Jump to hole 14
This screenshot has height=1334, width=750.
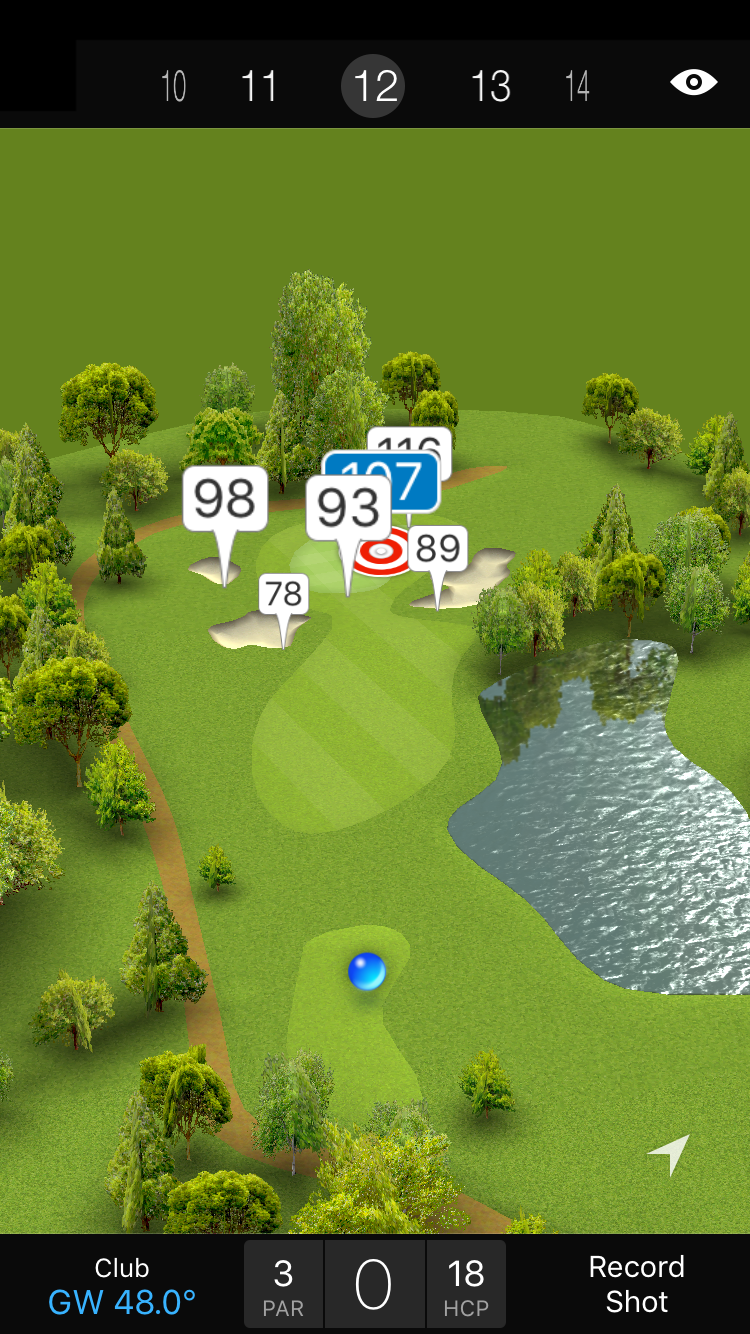[577, 86]
